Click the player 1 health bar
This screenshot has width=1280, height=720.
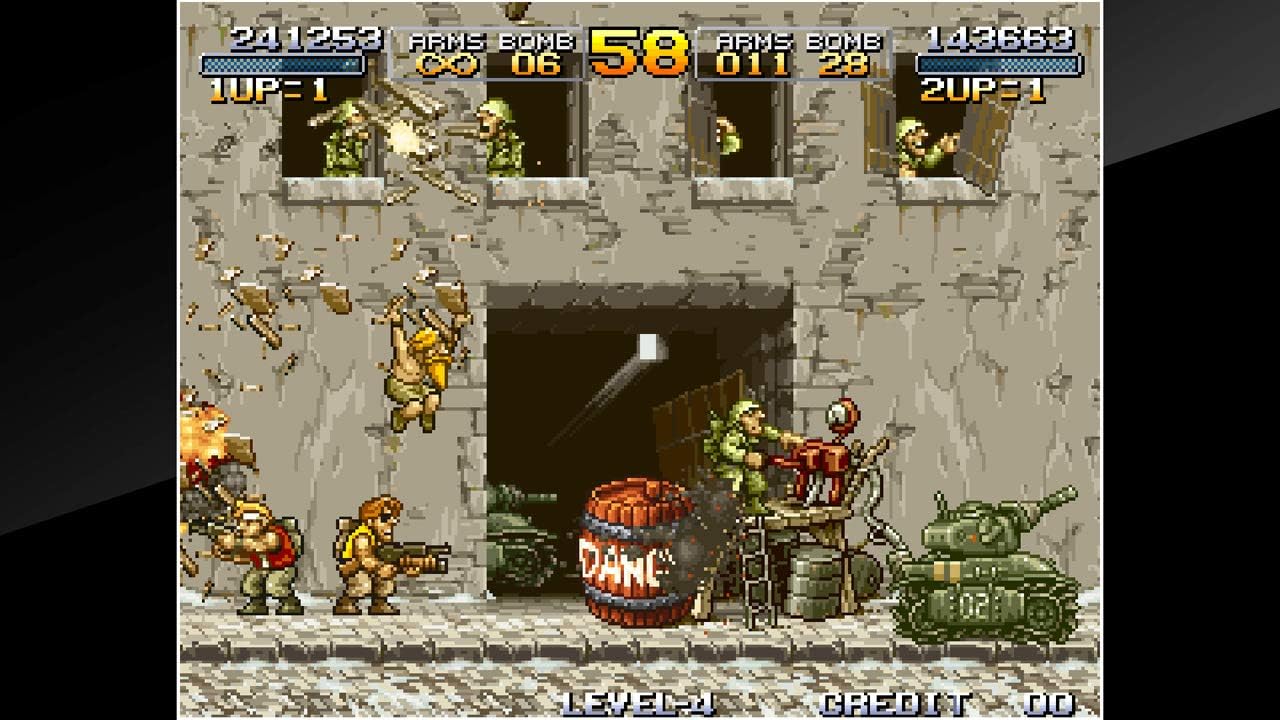click(x=283, y=65)
